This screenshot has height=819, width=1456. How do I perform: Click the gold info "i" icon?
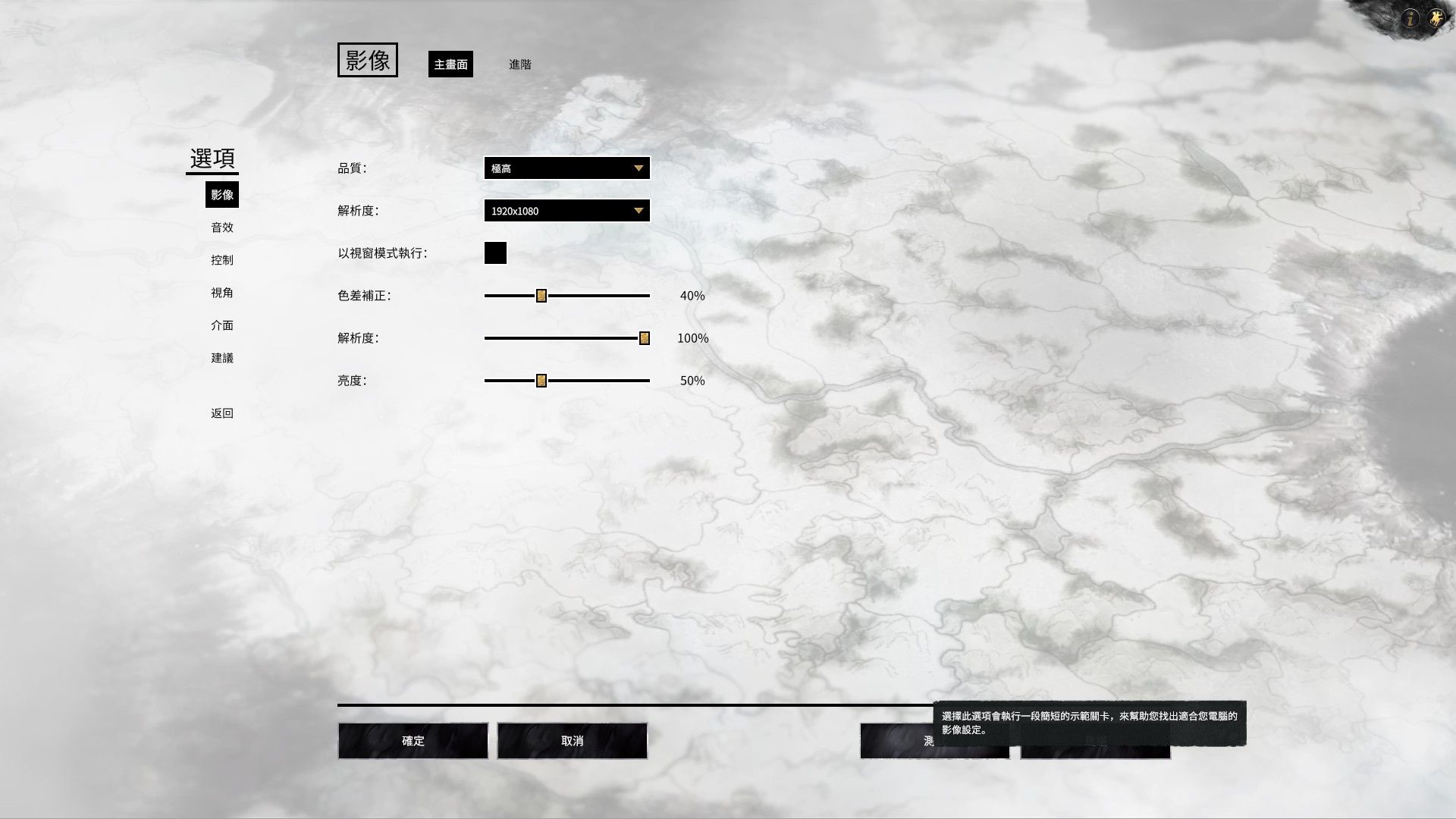click(1410, 18)
